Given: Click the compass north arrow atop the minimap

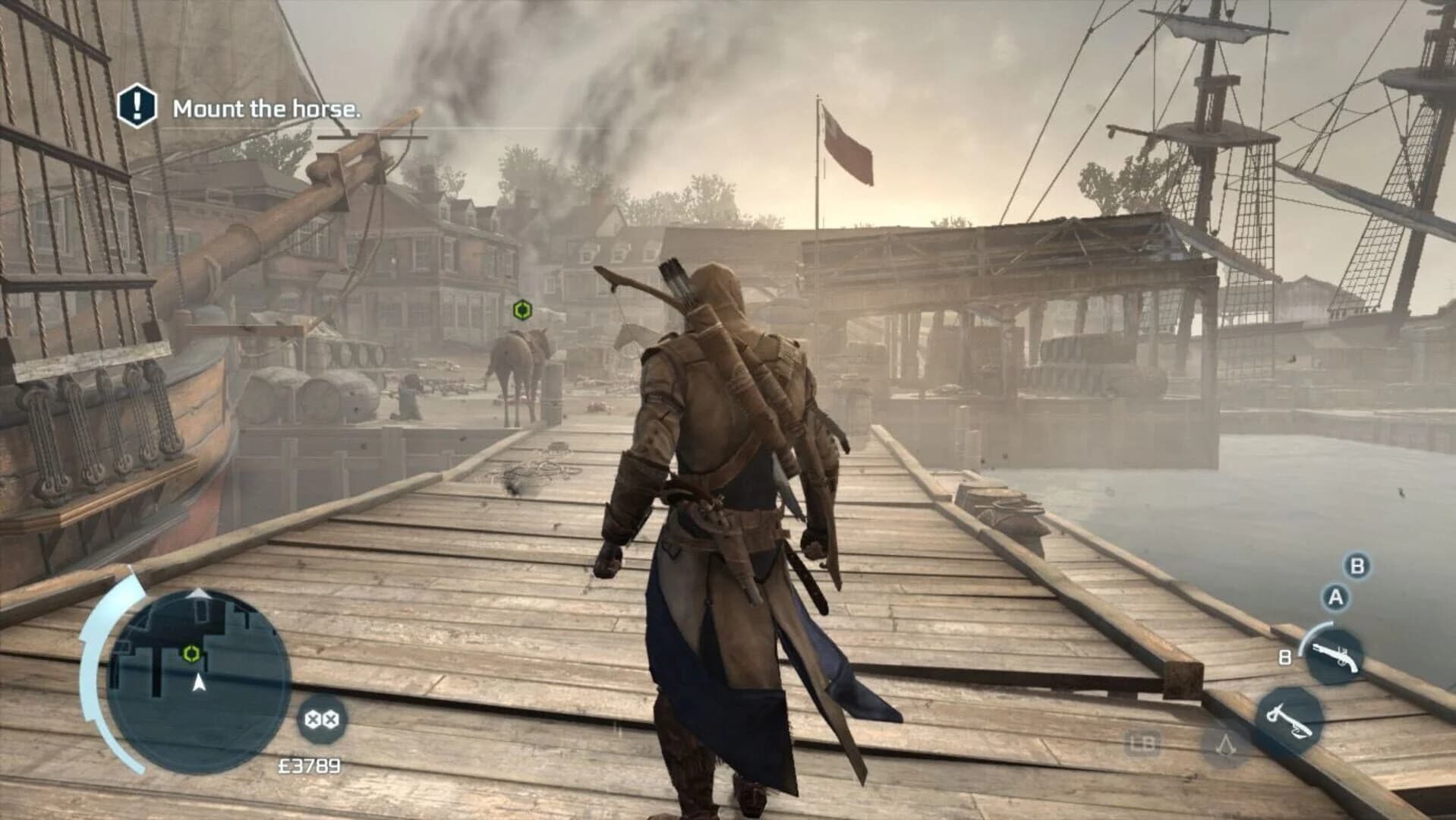Looking at the screenshot, I should point(199,594).
